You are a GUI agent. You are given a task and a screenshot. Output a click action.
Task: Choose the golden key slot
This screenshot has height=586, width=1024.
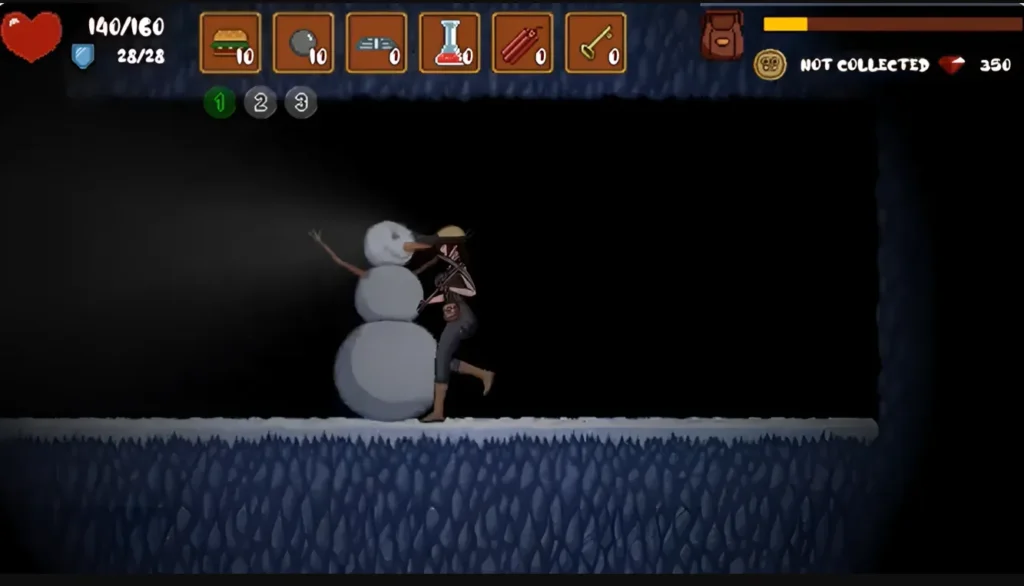coord(595,43)
